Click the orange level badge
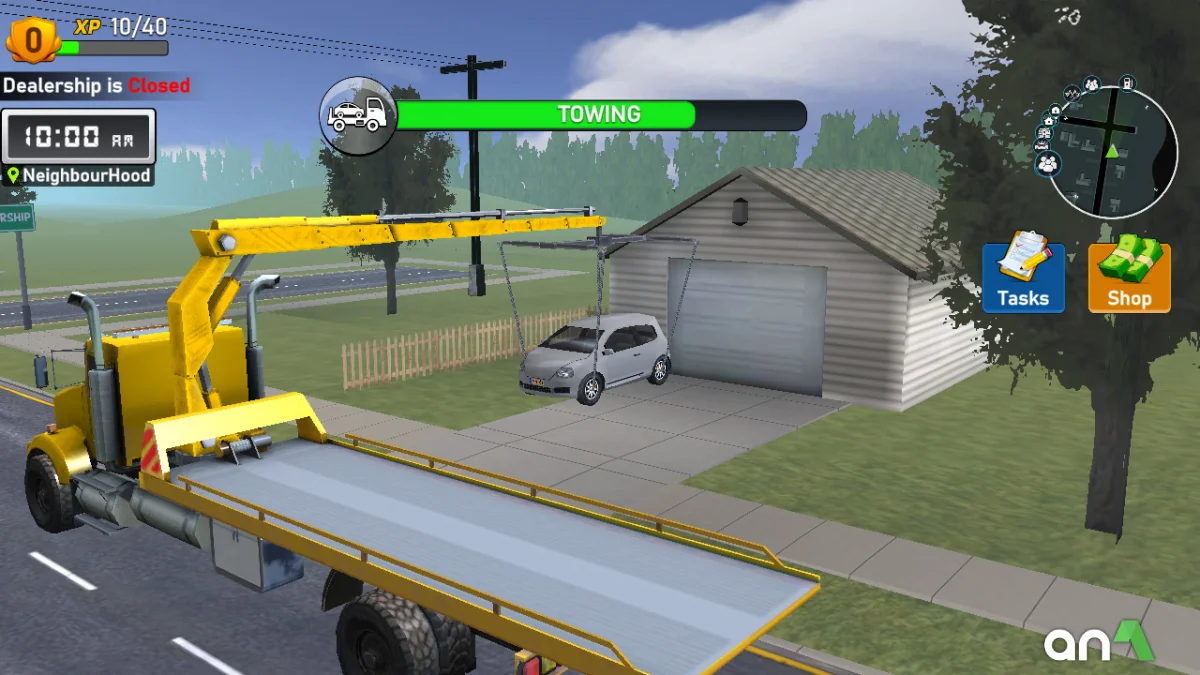The width and height of the screenshot is (1200, 675). coord(33,42)
